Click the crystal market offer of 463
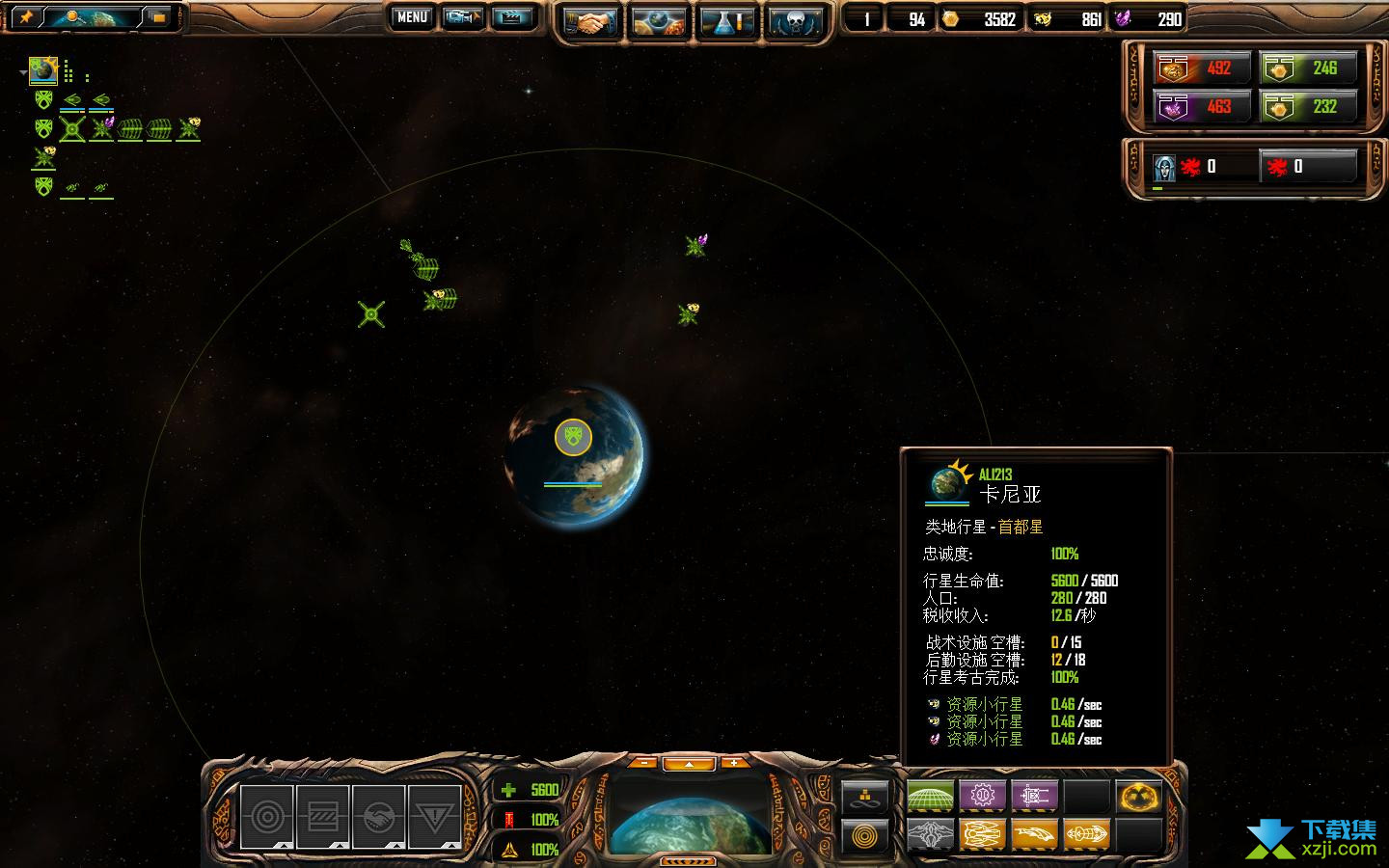Screen dimensions: 1389x868 coord(1202,106)
